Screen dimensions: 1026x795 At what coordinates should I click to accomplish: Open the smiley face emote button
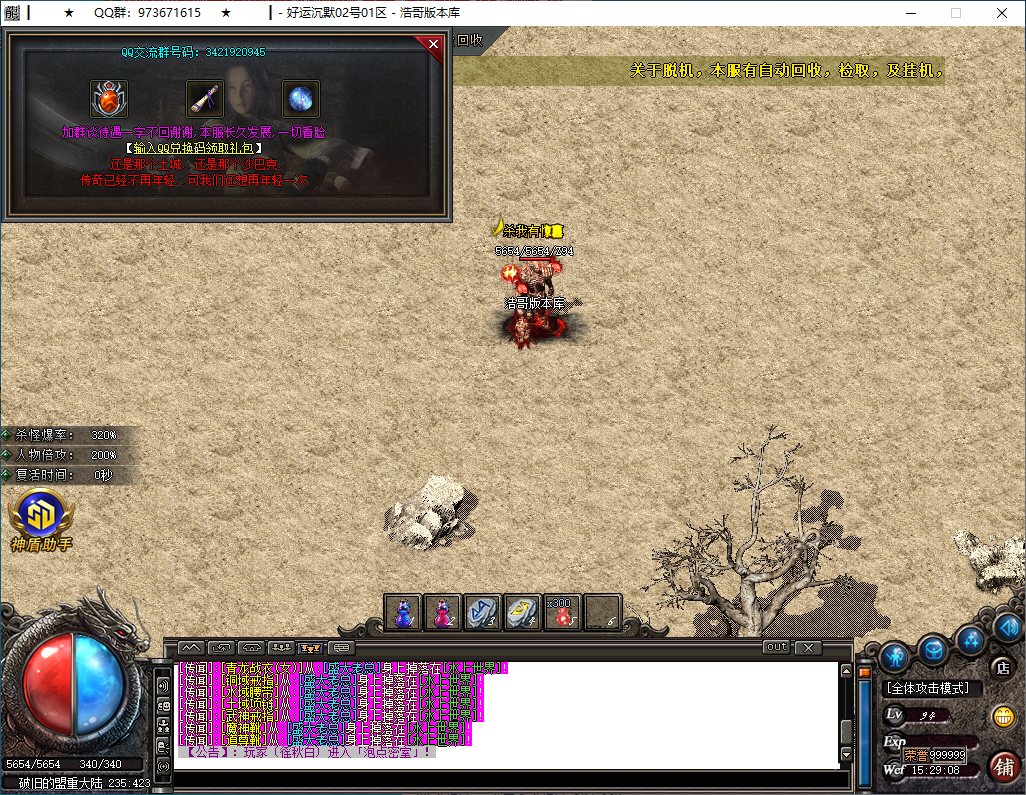point(1002,716)
